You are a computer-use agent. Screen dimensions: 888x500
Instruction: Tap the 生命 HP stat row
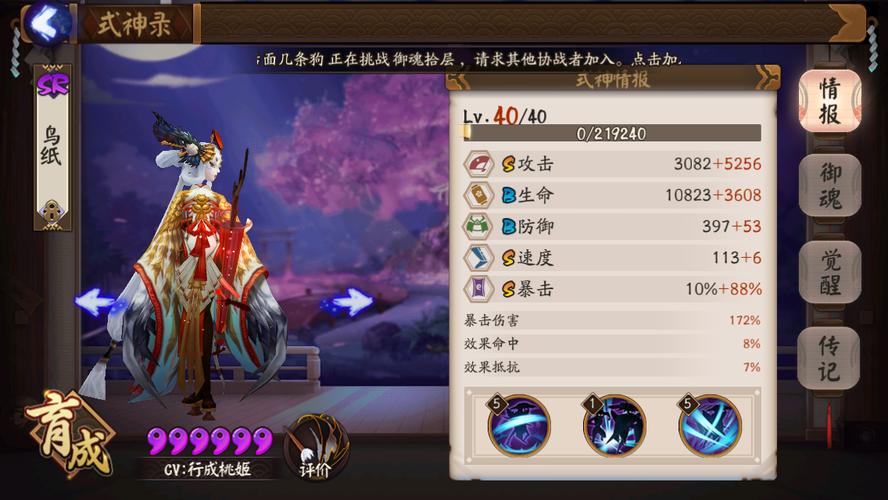612,195
